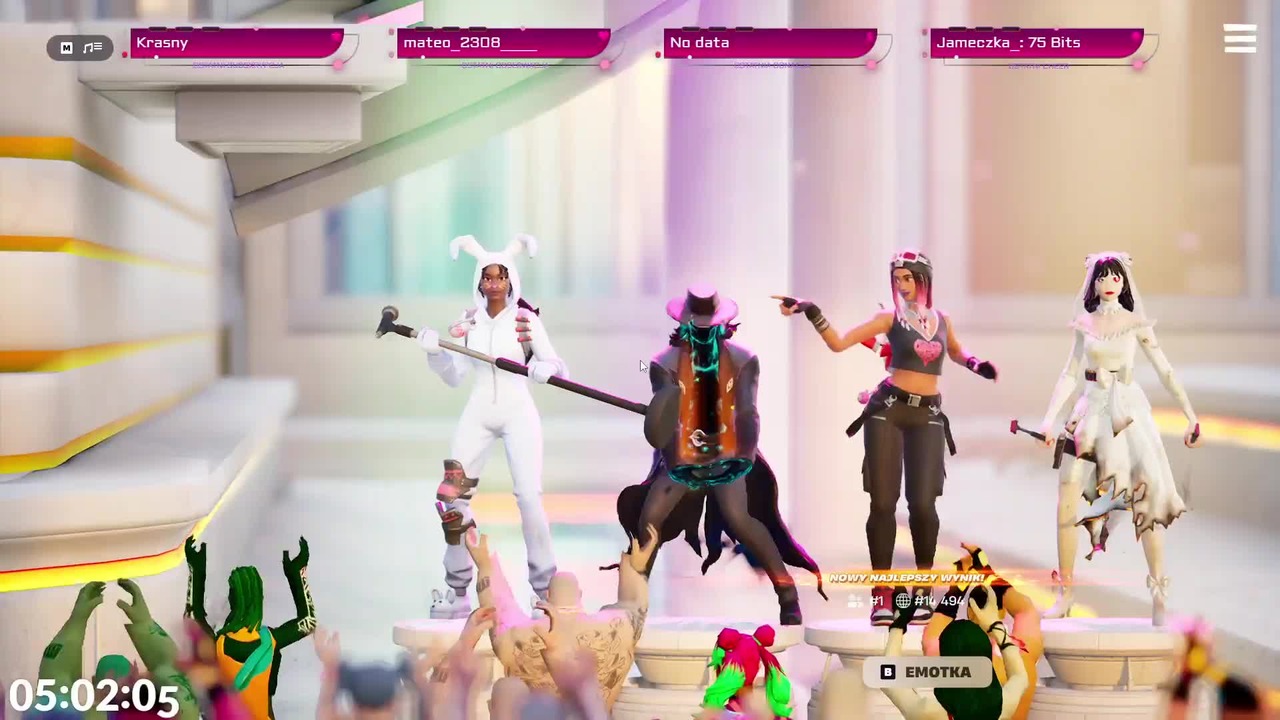Screen dimensions: 1280x720
Task: Open the music playlist icon
Action: (93, 47)
